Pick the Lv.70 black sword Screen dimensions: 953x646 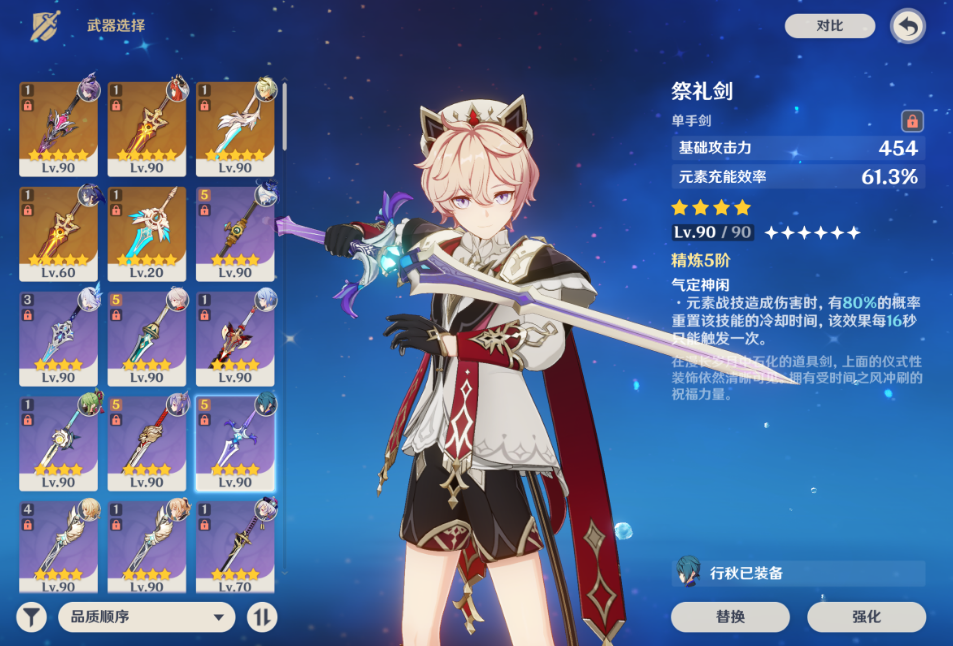[x=235, y=545]
